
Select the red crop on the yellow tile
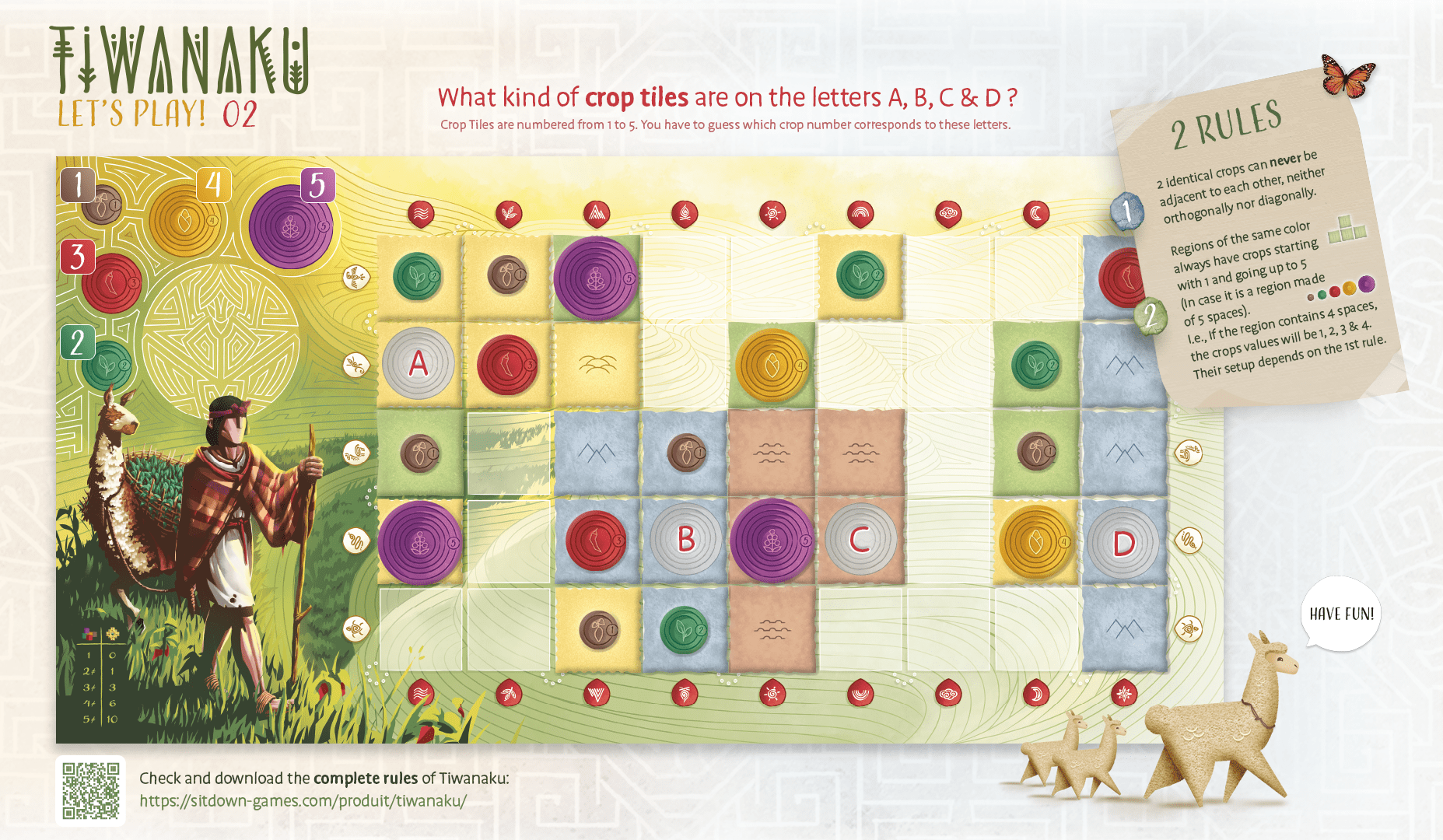pos(507,364)
